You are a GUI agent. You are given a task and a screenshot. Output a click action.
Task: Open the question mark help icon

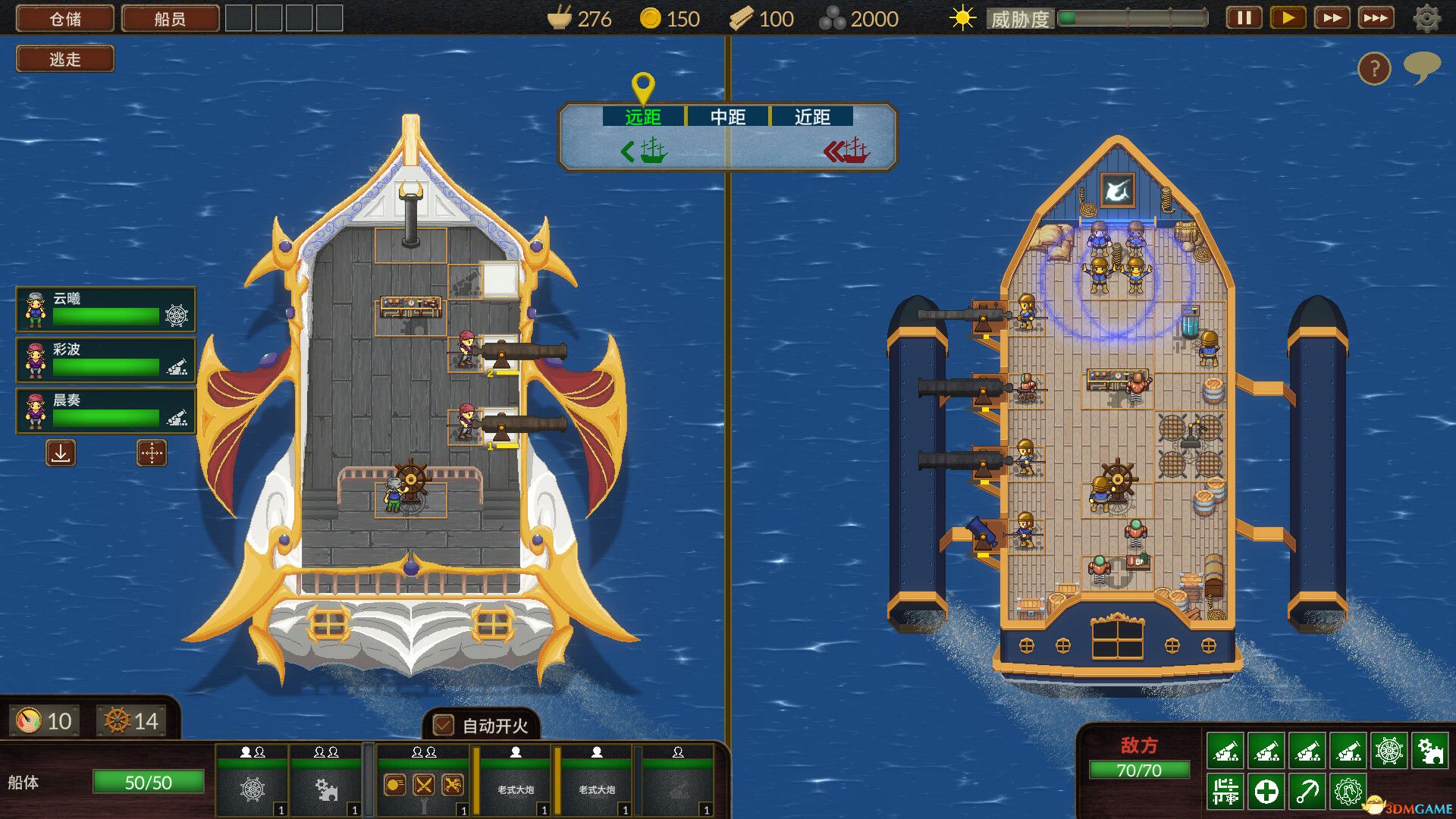tap(1373, 68)
